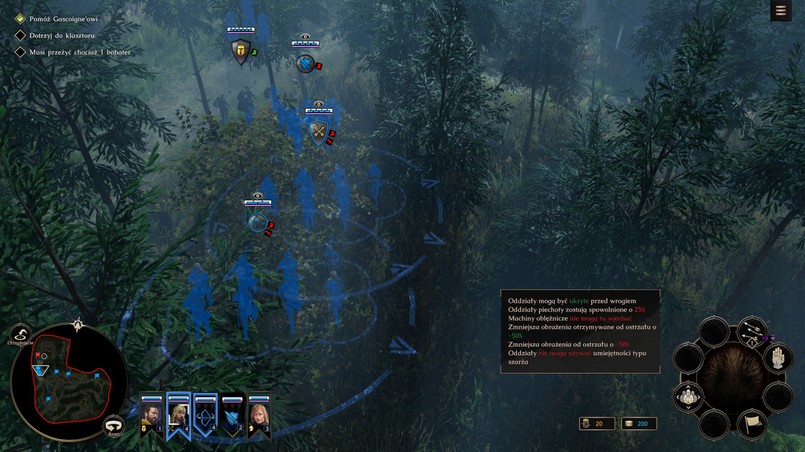Screen dimensions: 805x452
Task: Select the long-haired blonde hero card
Action: pos(259,413)
